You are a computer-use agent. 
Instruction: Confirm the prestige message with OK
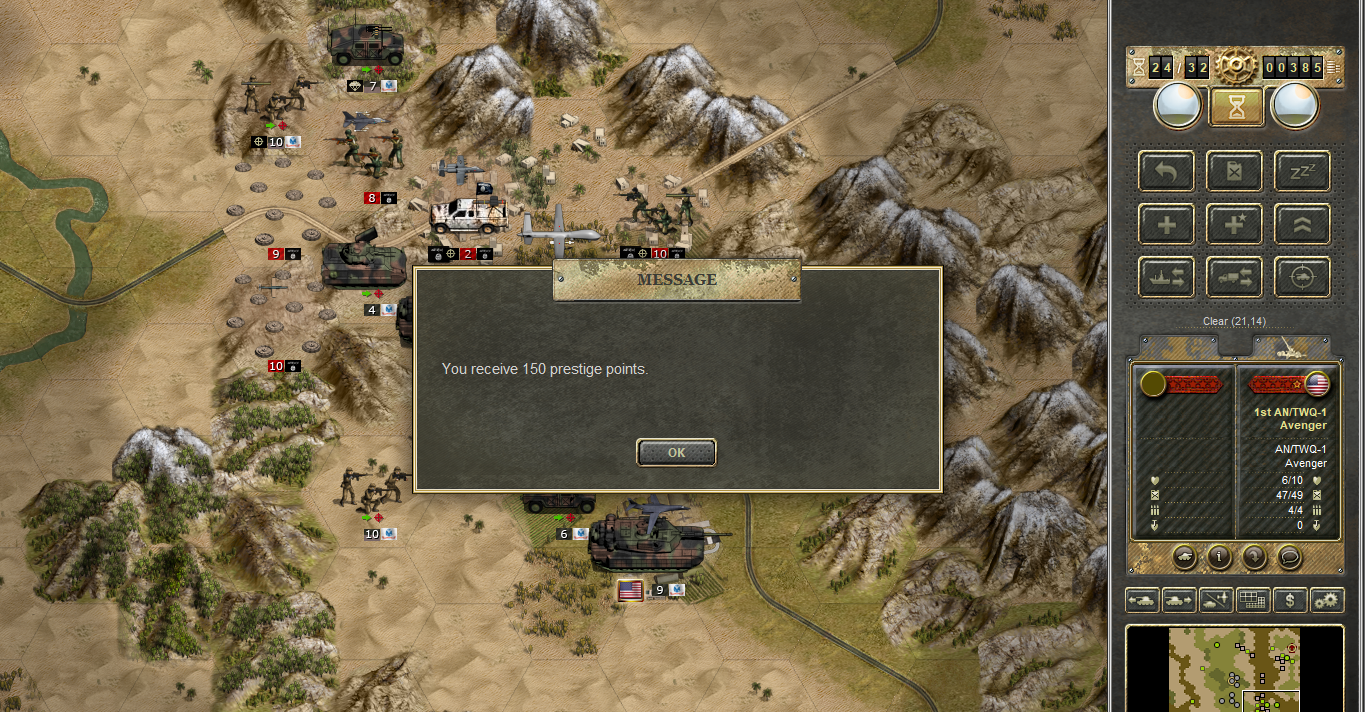(x=676, y=453)
